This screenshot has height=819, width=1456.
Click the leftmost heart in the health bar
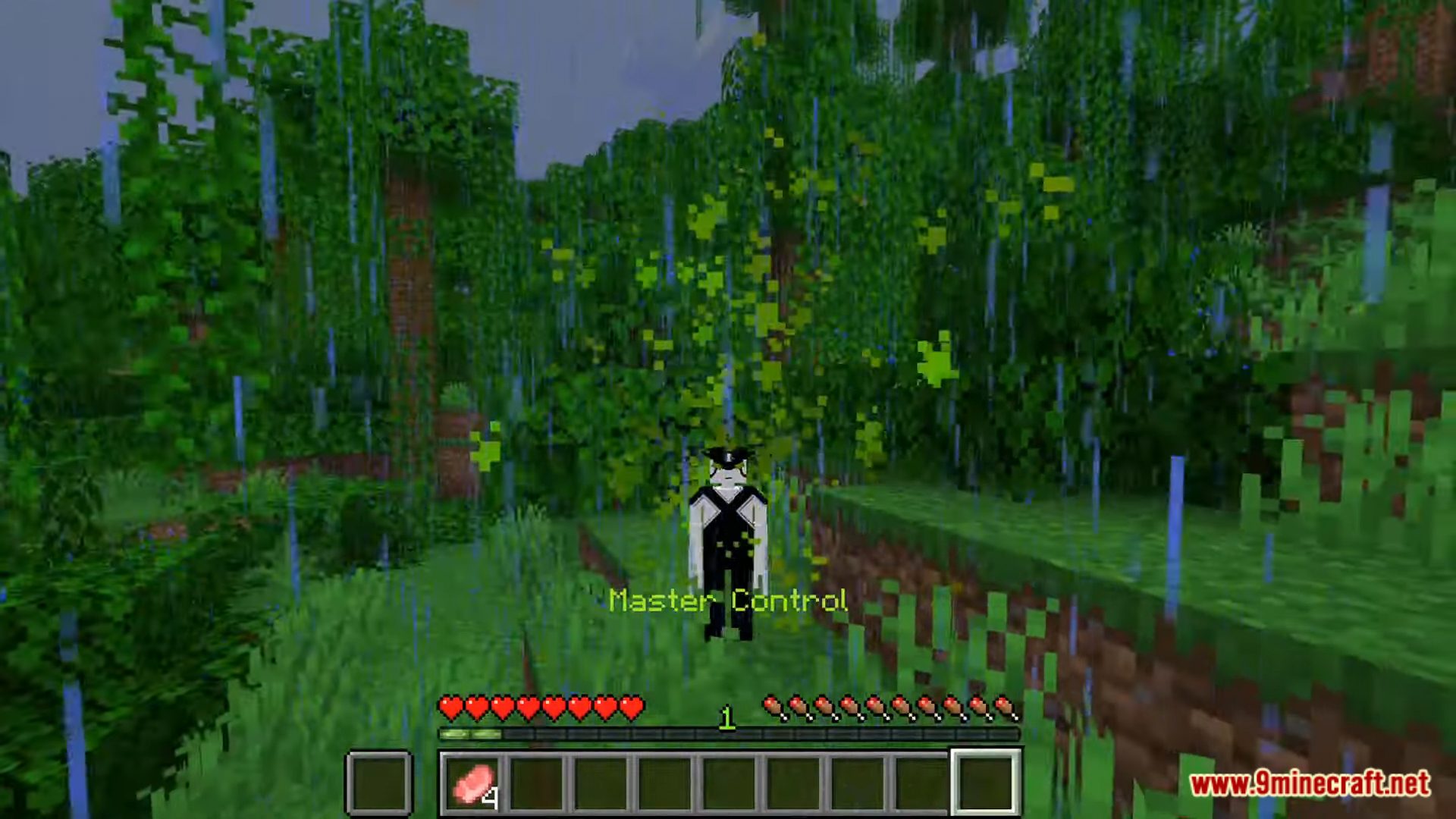point(450,708)
